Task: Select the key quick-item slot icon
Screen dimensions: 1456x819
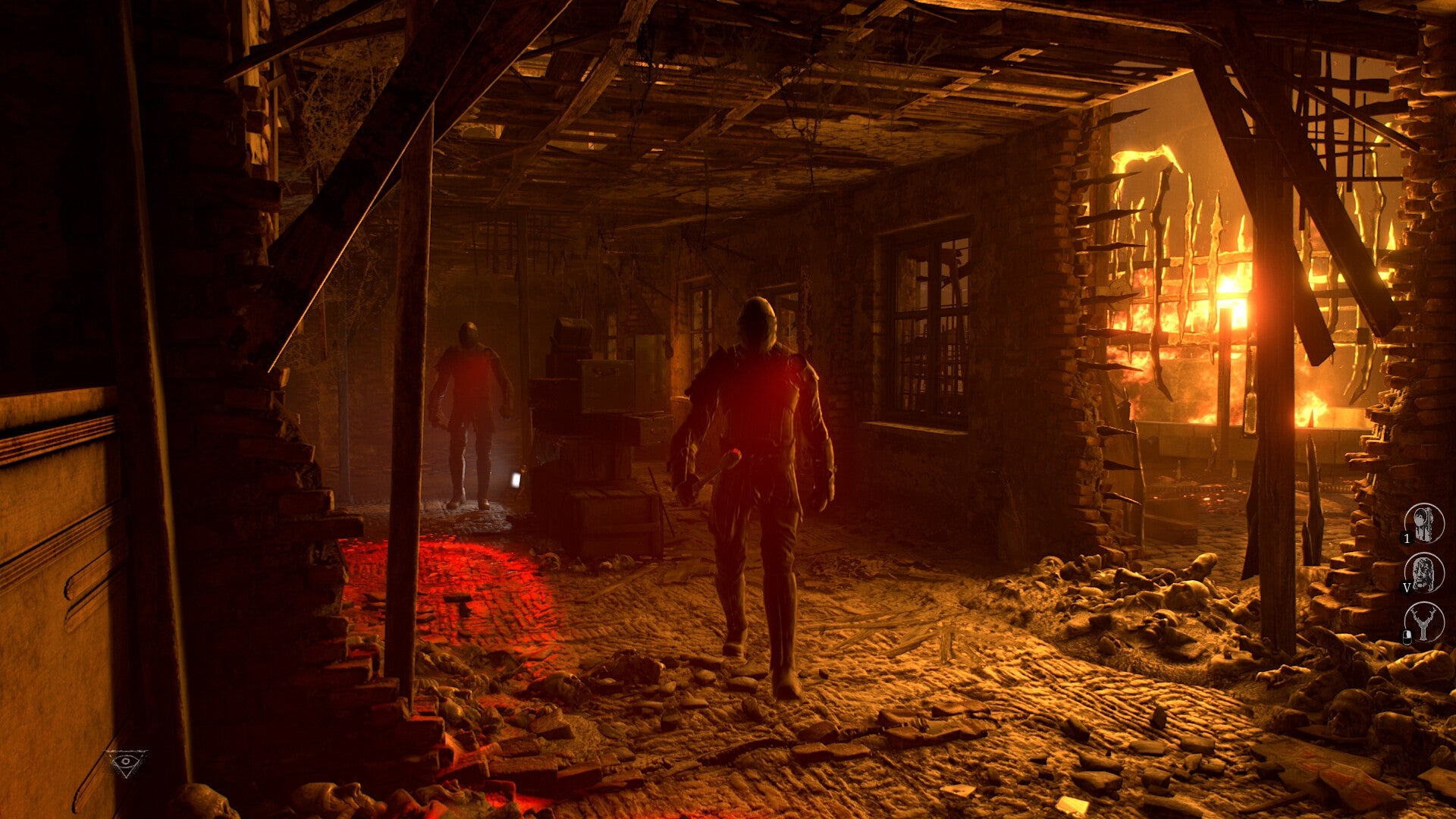Action: click(x=1423, y=522)
